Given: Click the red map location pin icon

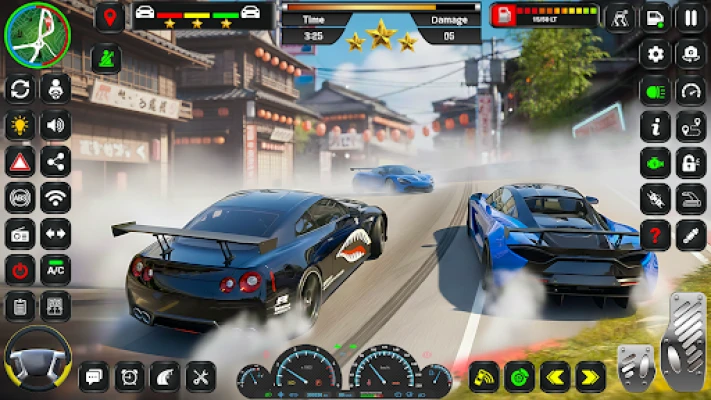Looking at the screenshot, I should pos(109,17).
